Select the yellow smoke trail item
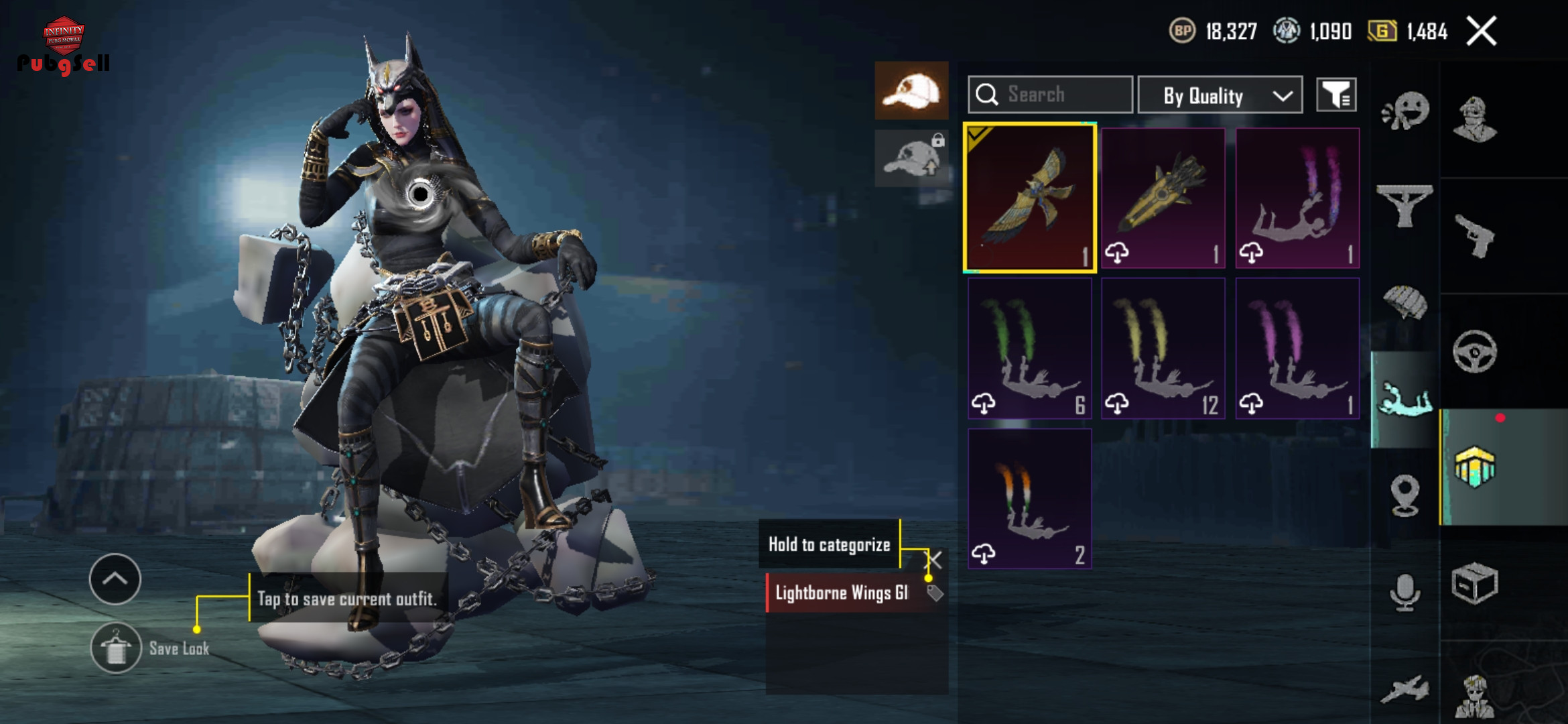Screen dimensions: 1568x724 [x=1163, y=349]
